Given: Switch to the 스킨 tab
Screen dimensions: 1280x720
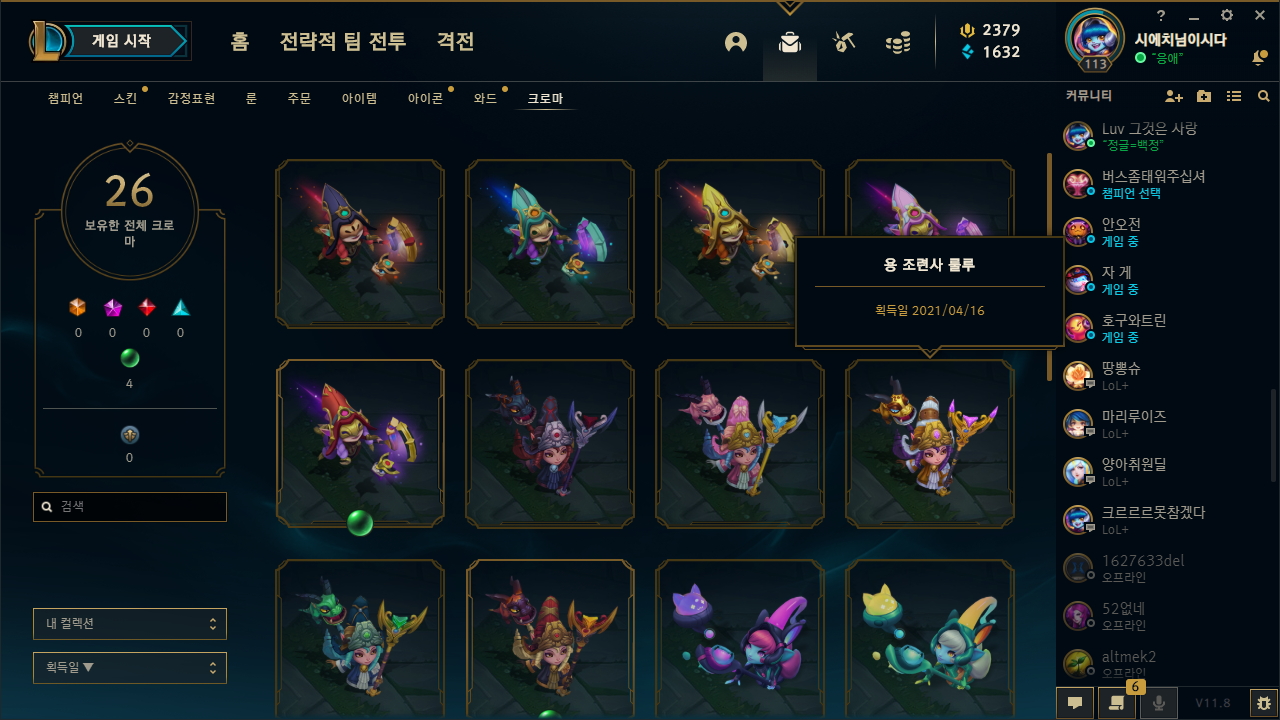Looking at the screenshot, I should coord(124,97).
